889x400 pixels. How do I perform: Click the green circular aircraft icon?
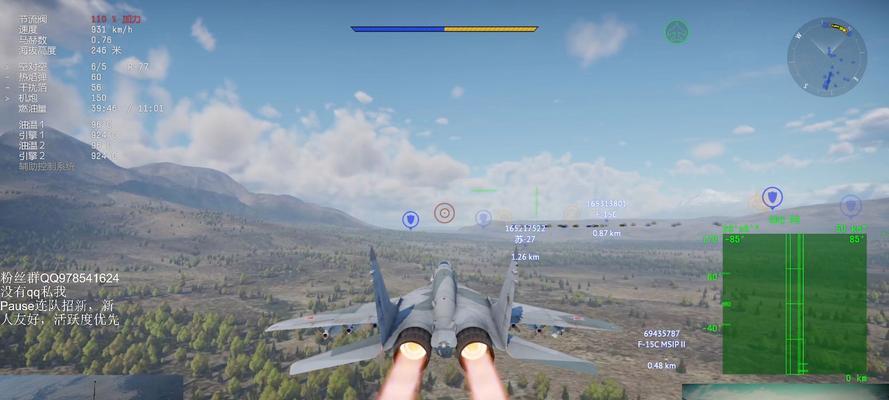click(676, 32)
